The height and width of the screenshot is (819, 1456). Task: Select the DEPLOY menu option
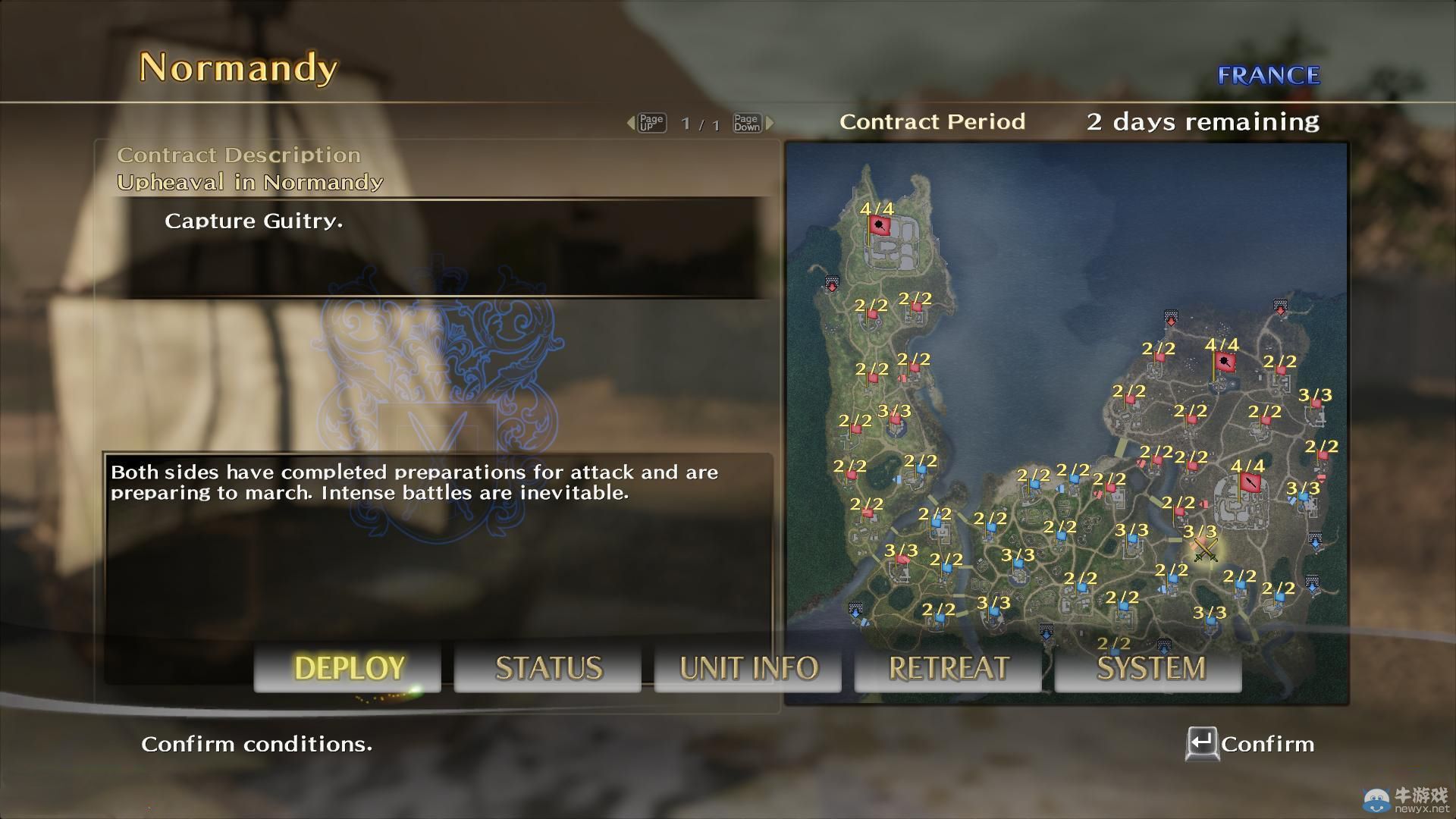click(x=348, y=668)
